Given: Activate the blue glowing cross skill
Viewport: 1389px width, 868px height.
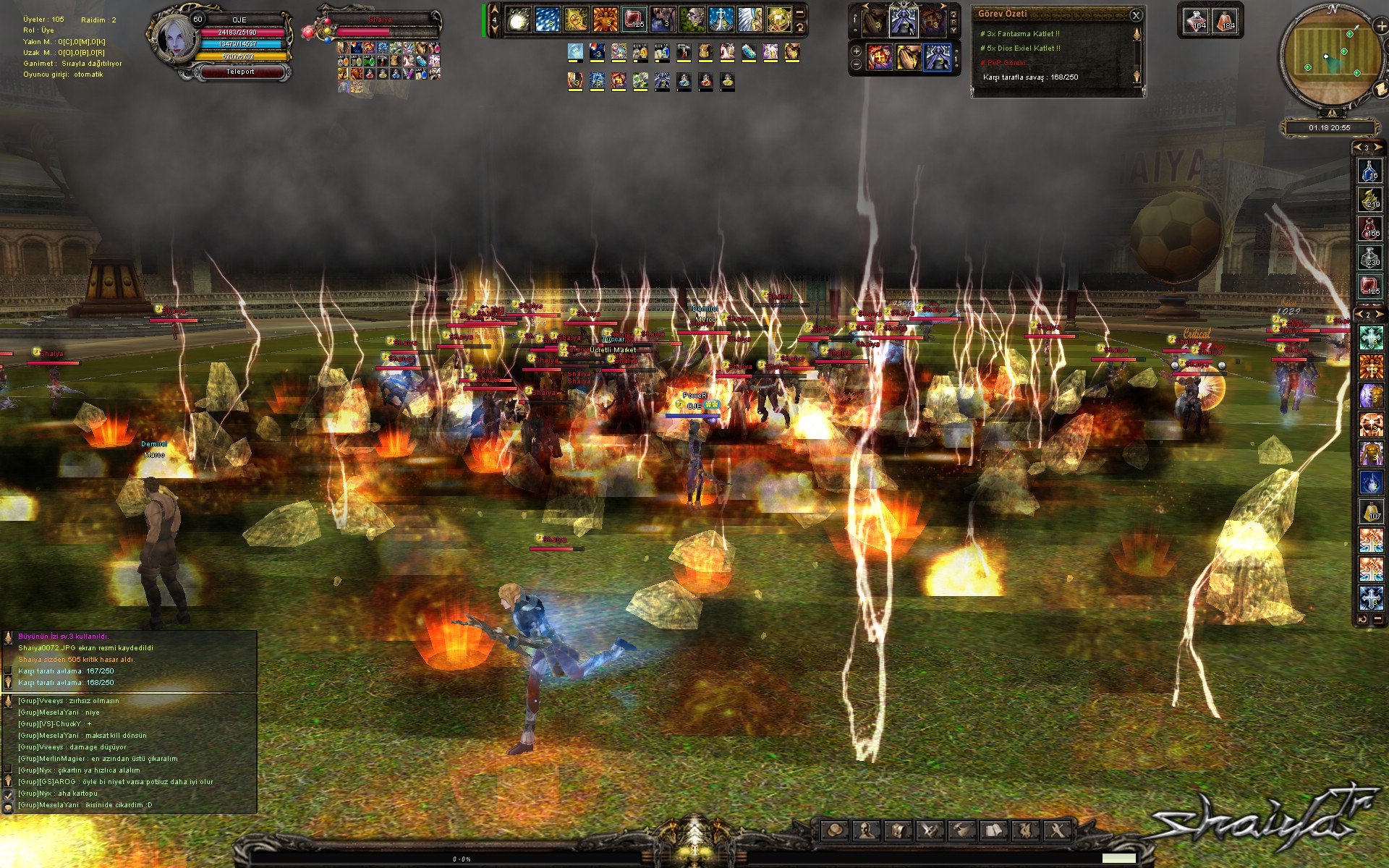Looking at the screenshot, I should pos(721,20).
